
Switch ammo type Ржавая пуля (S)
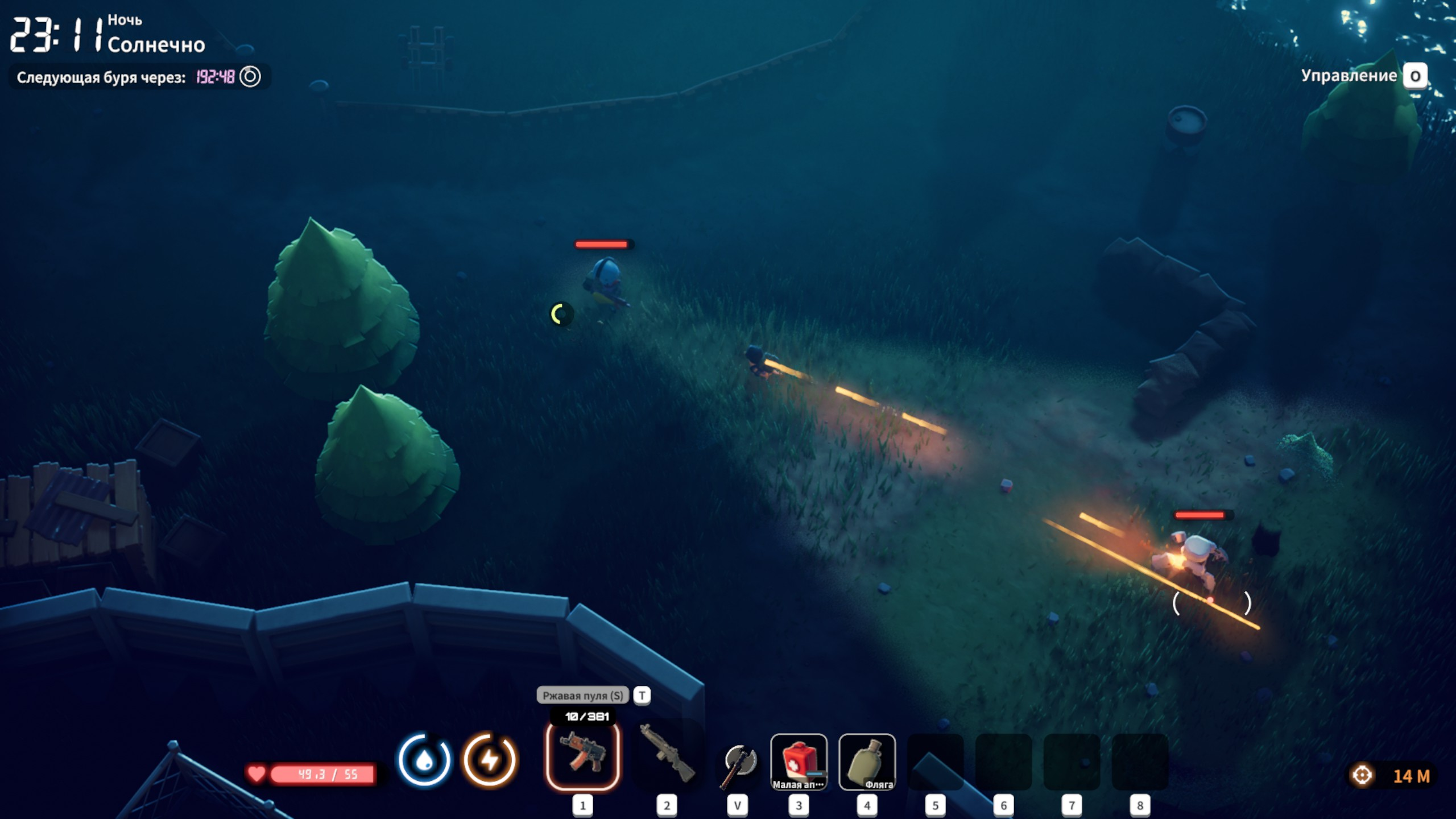[582, 695]
